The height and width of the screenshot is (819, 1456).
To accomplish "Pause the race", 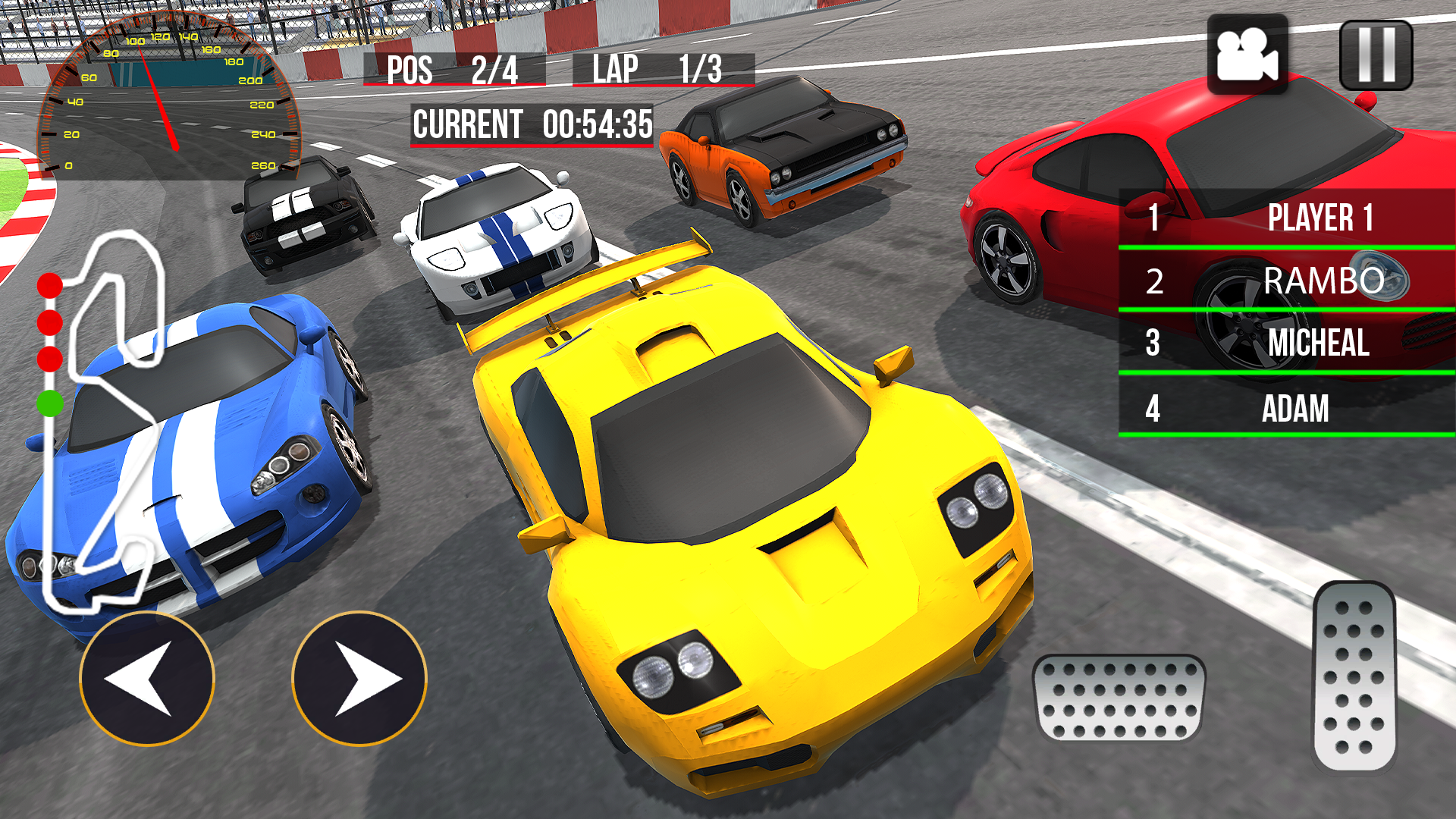I will 1376,55.
